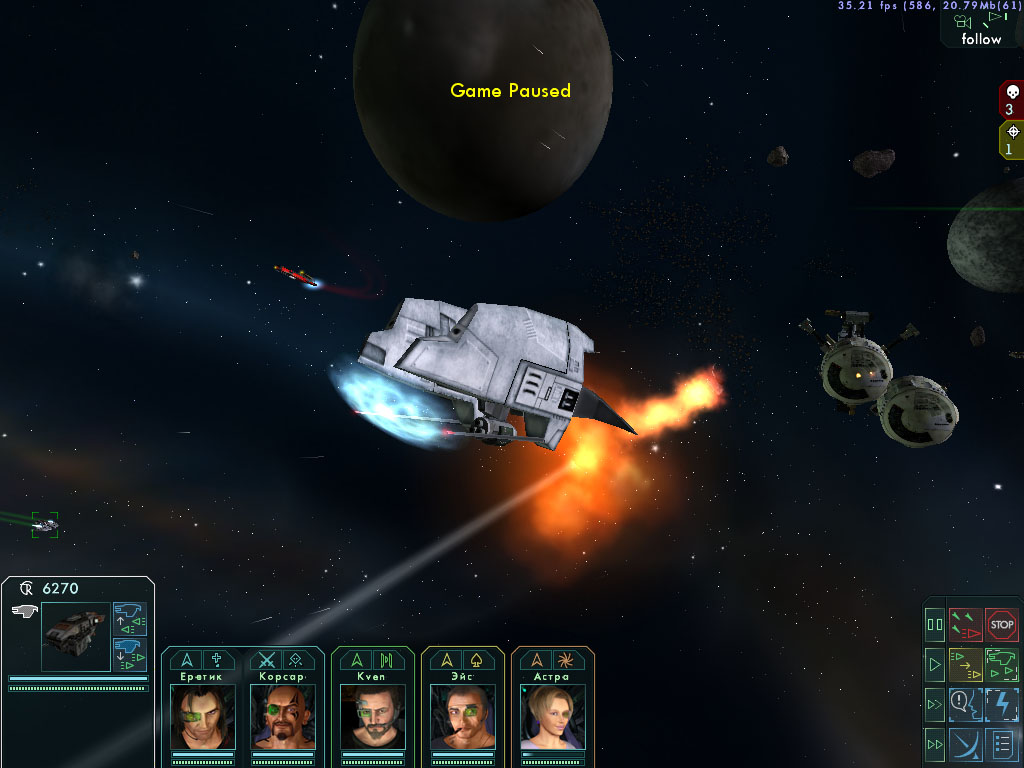Pick pilot Эйс's portrait
Viewport: 1024px width, 768px height.
pyautogui.click(x=462, y=716)
